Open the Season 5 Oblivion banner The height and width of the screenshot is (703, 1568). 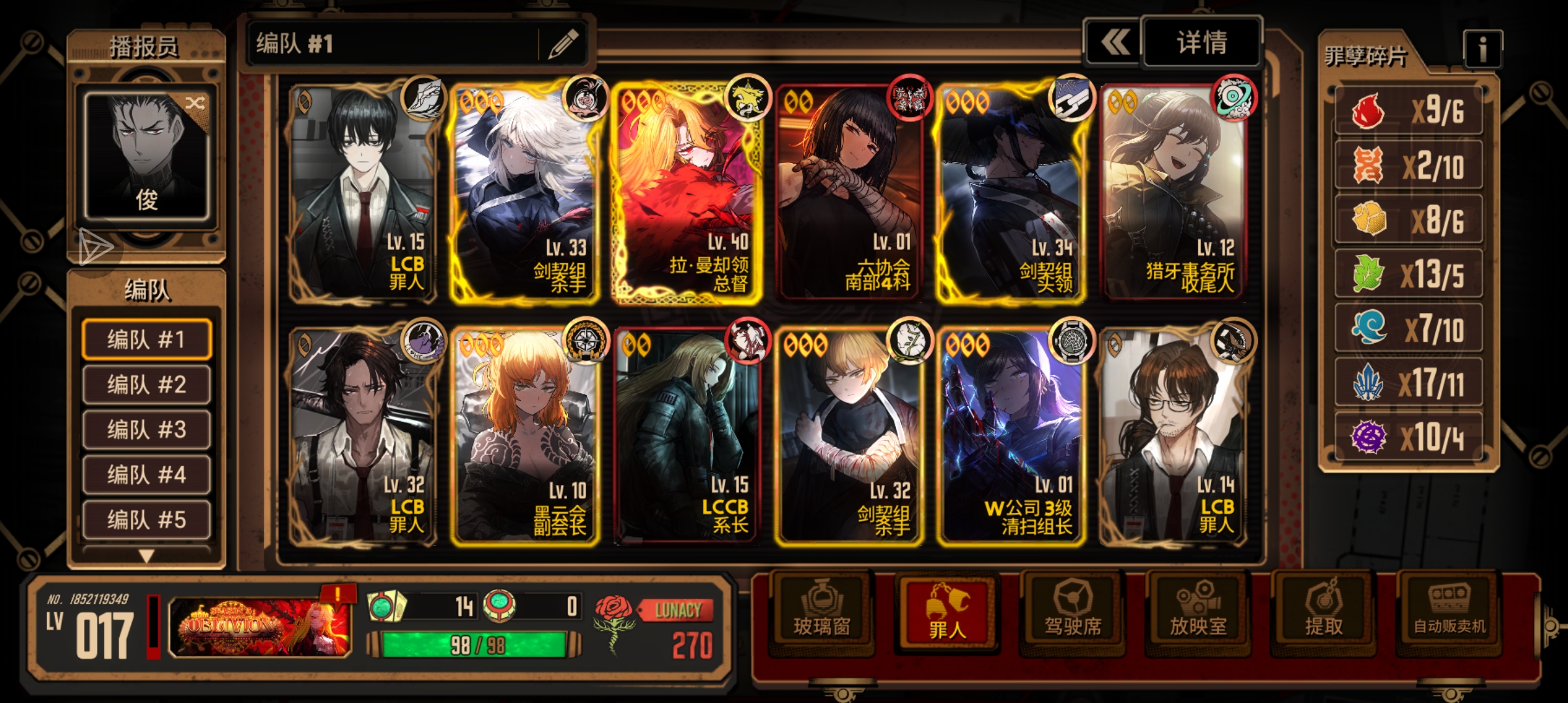click(260, 627)
